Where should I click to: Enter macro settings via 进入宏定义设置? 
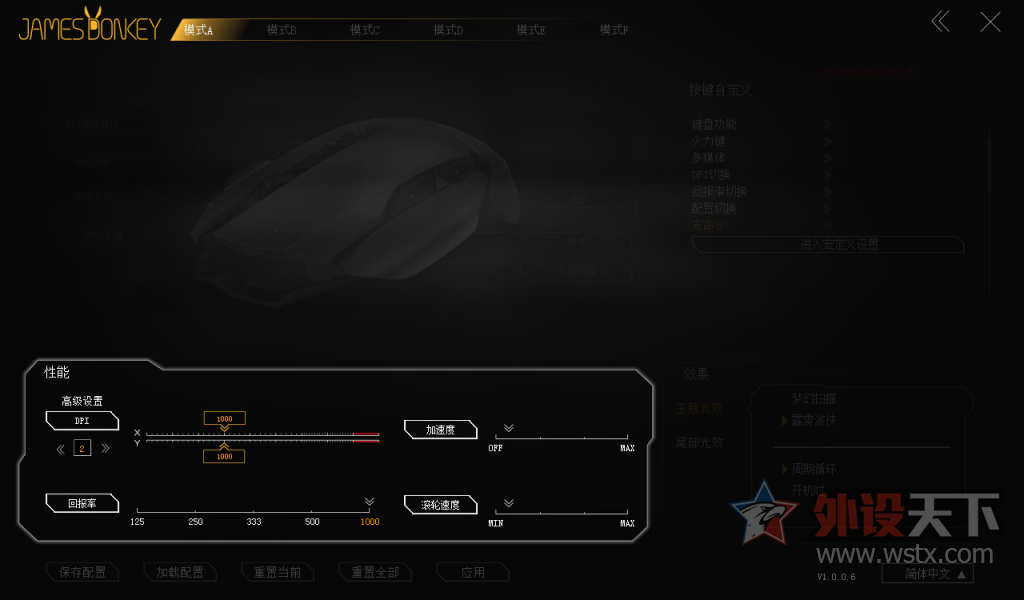828,244
